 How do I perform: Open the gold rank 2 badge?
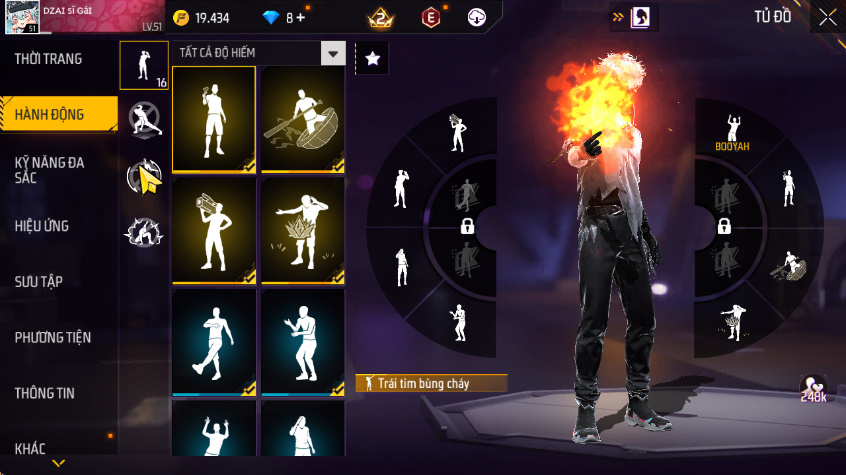[380, 18]
